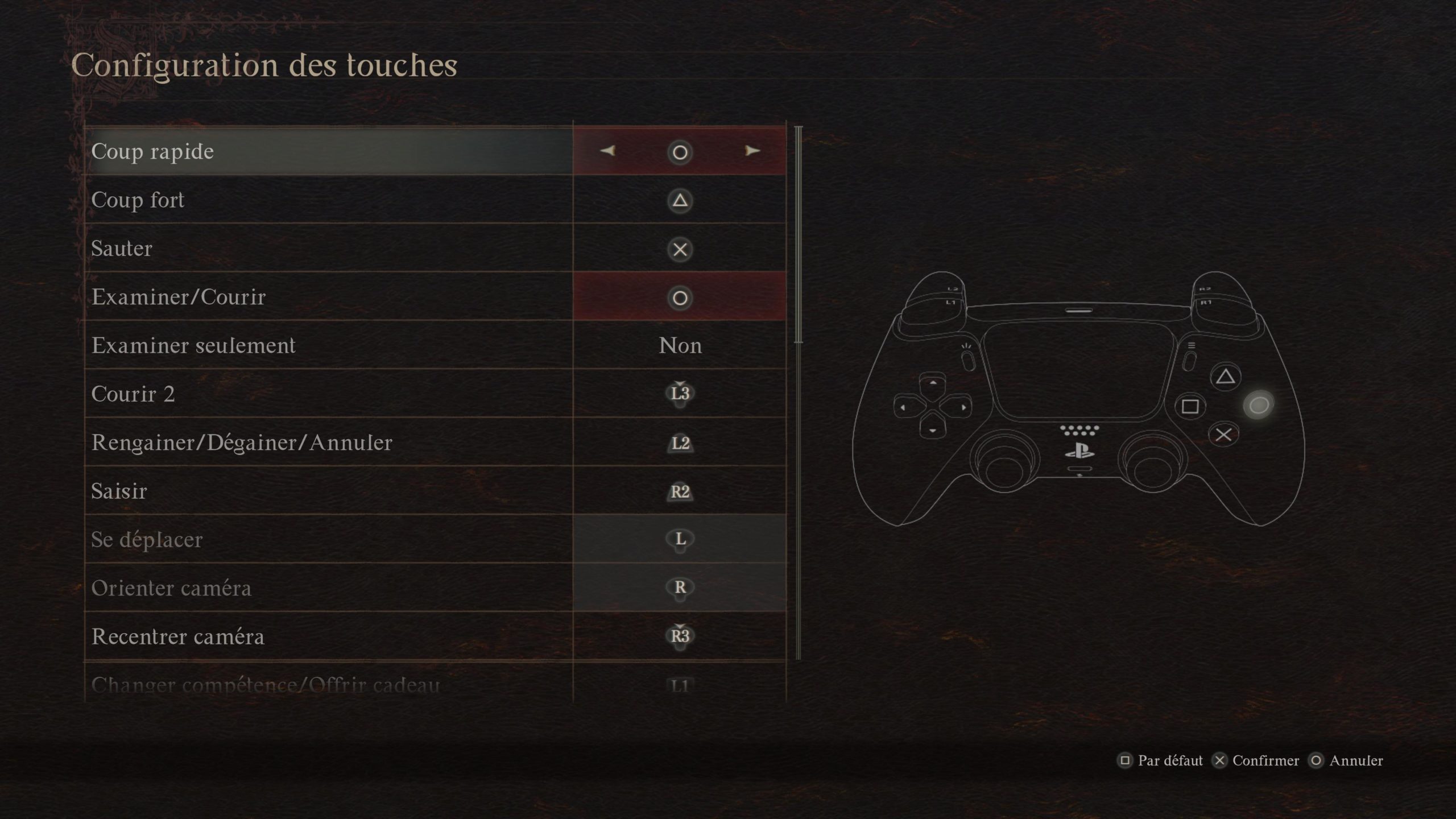Toggle the Examiner seulement option

(680, 346)
